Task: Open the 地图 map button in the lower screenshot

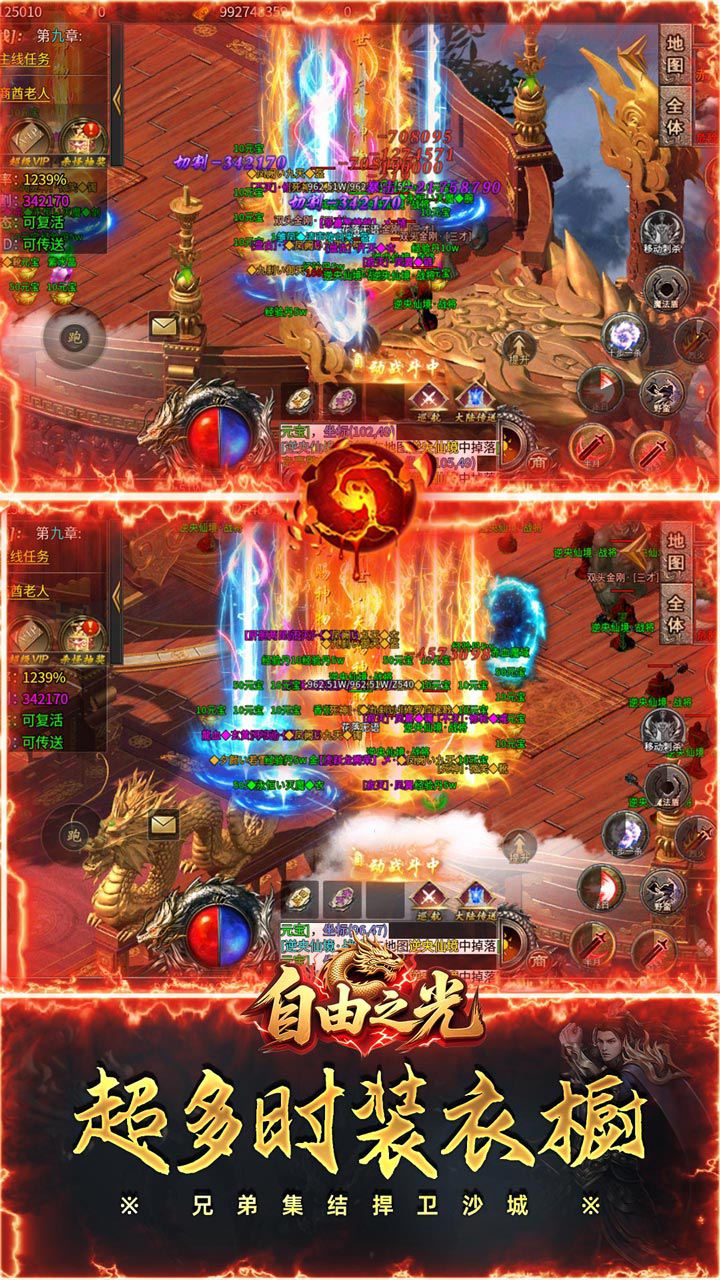Action: [676, 553]
